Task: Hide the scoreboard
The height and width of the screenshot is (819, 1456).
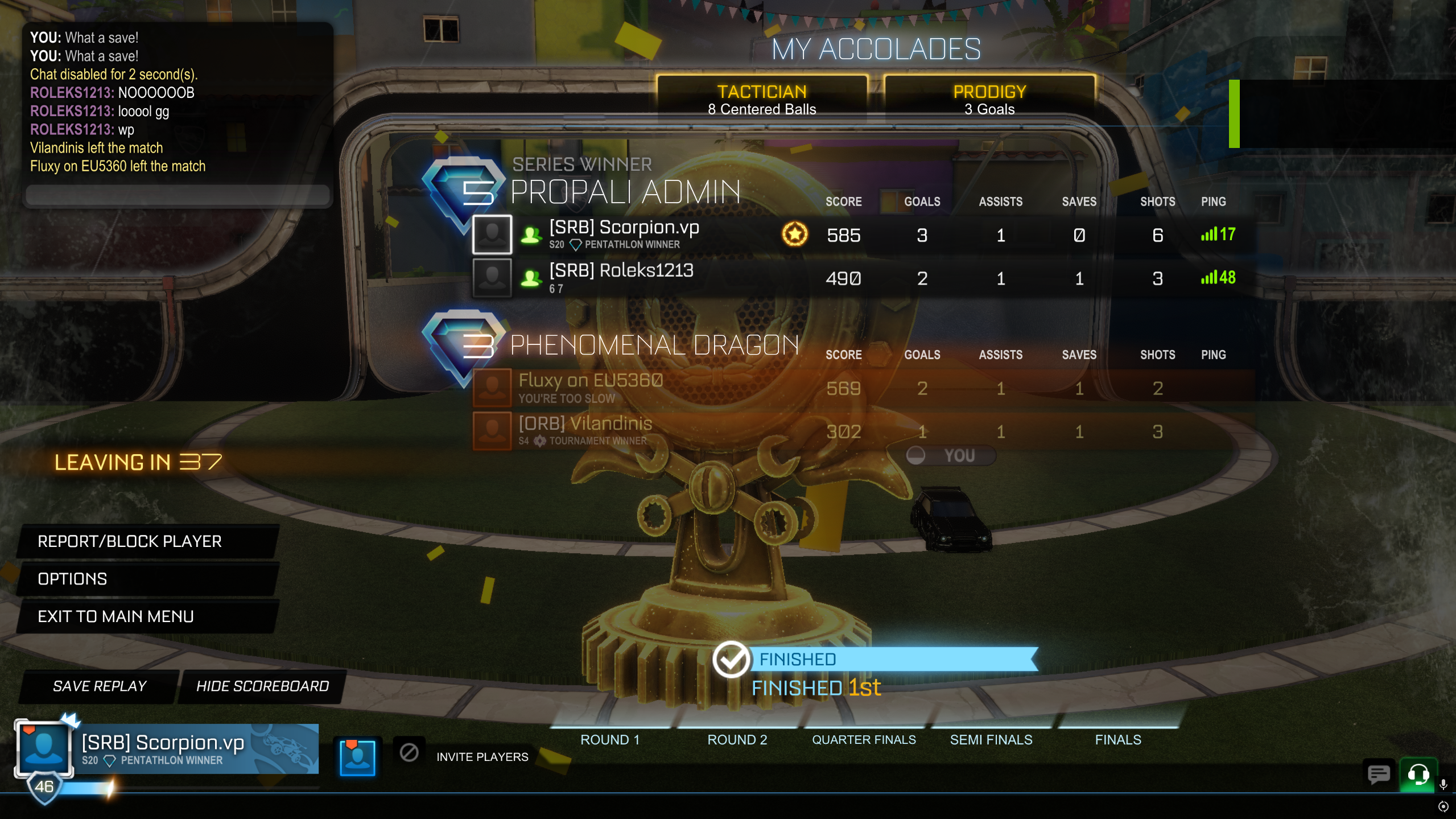Action: point(262,686)
